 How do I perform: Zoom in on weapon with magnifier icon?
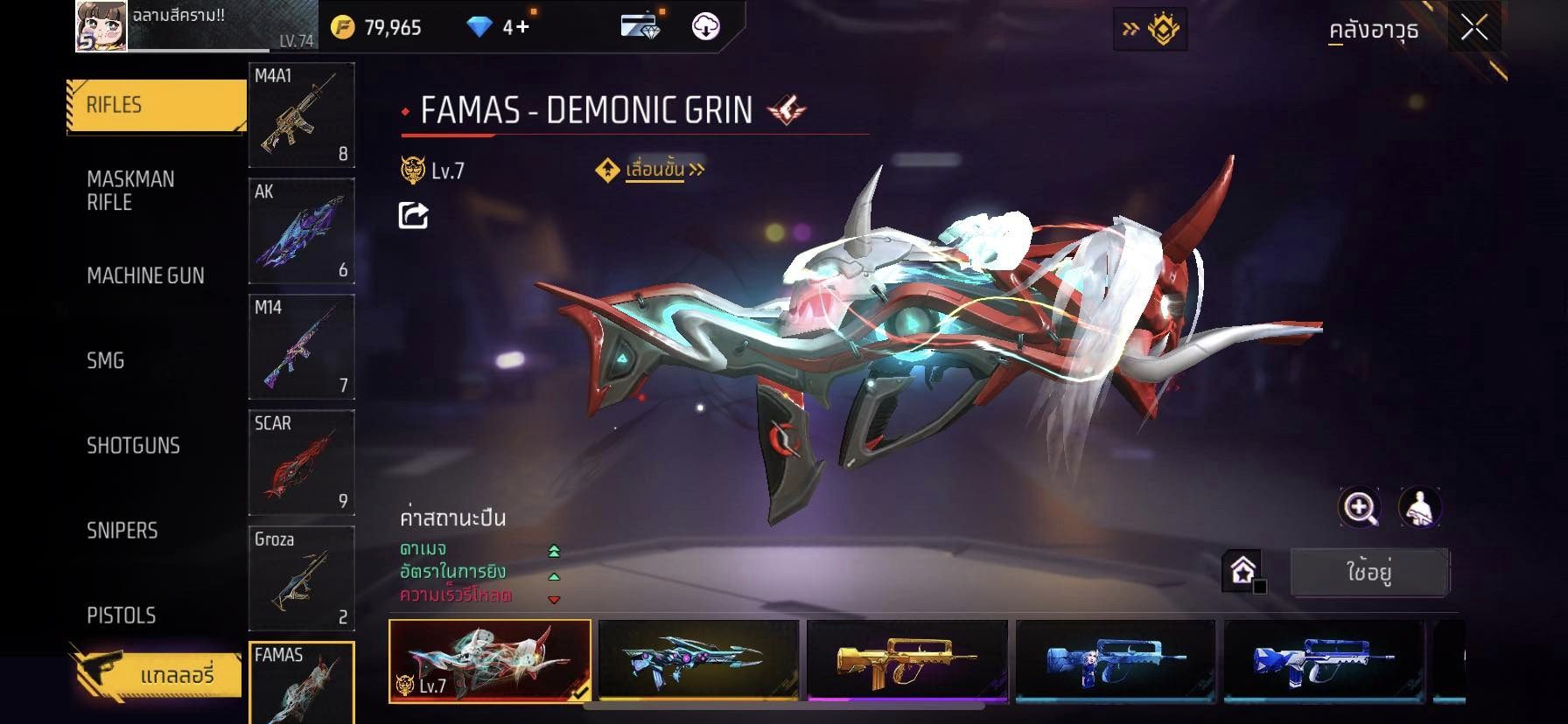pyautogui.click(x=1360, y=507)
